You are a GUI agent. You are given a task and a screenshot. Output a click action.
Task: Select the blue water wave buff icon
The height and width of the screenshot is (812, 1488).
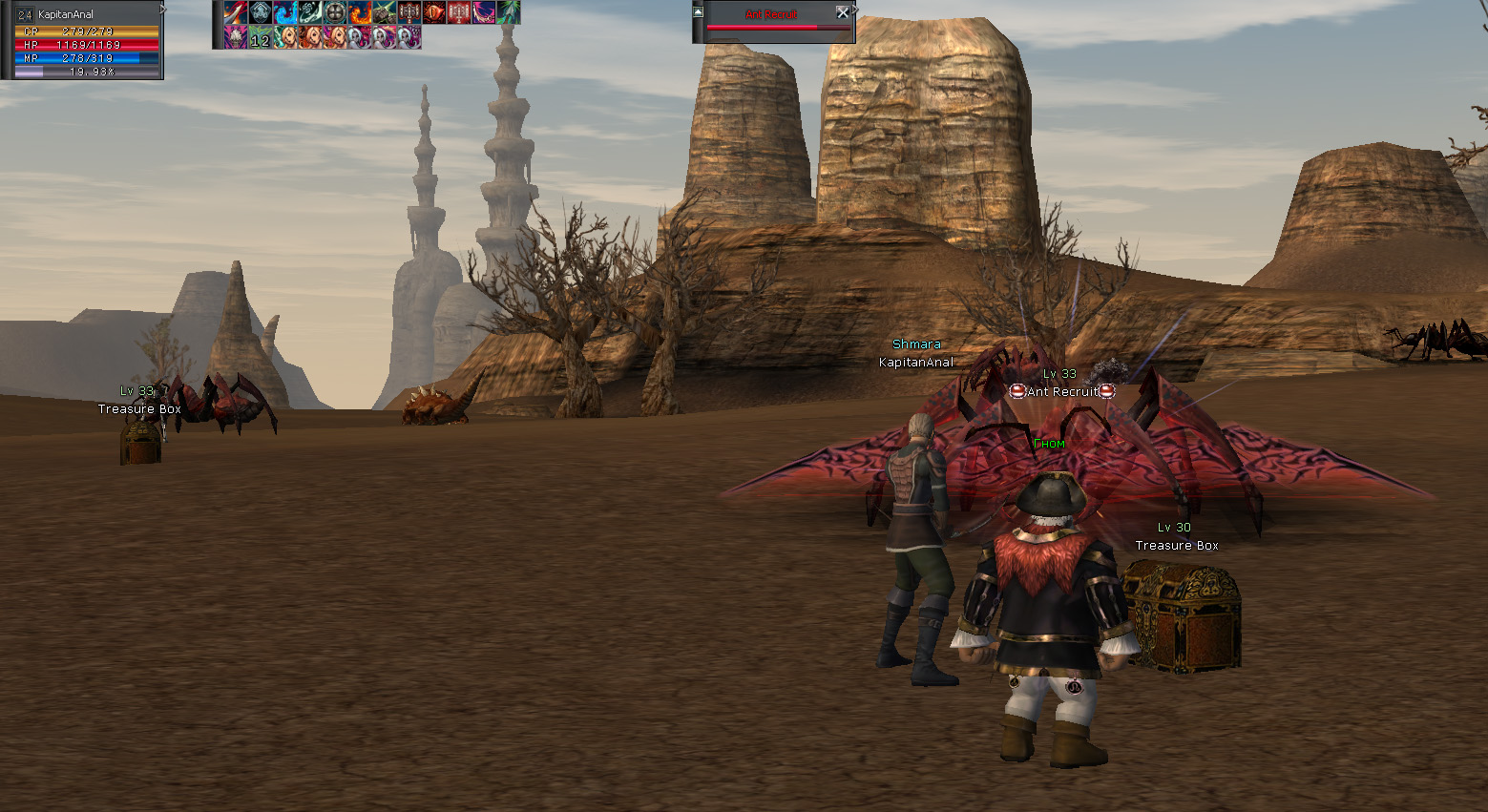(x=285, y=12)
